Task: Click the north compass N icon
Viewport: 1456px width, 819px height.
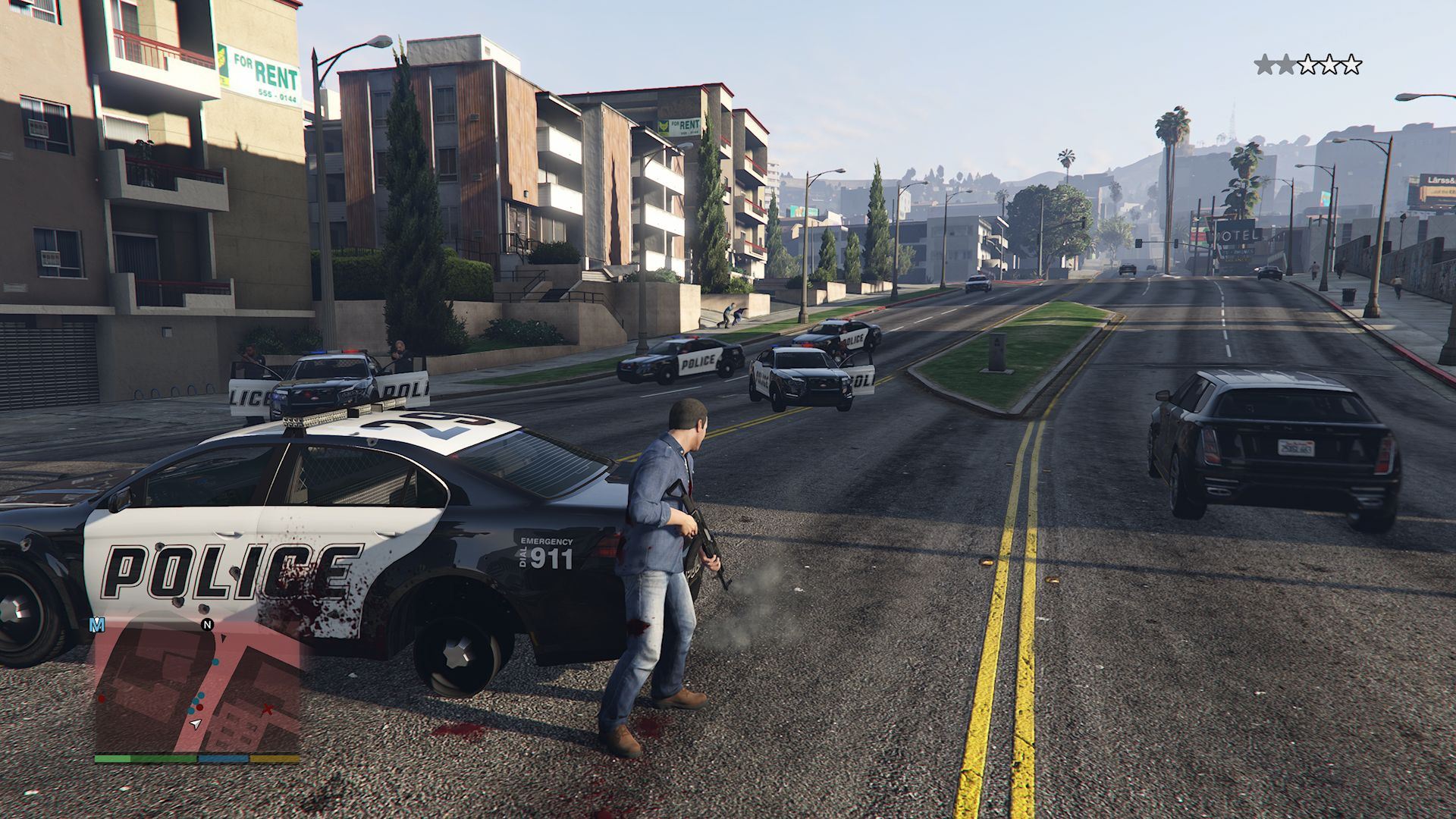Action: pos(207,625)
